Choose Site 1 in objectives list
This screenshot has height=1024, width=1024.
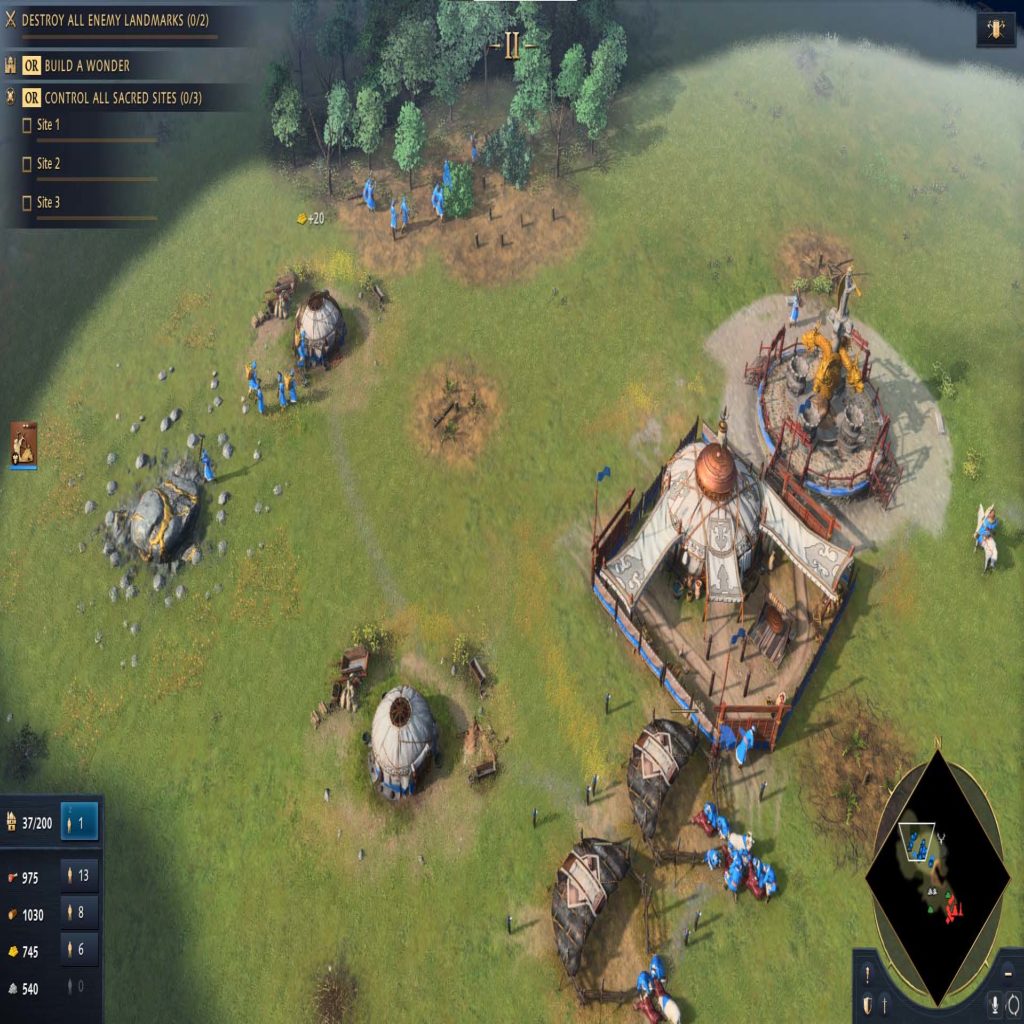pos(48,125)
